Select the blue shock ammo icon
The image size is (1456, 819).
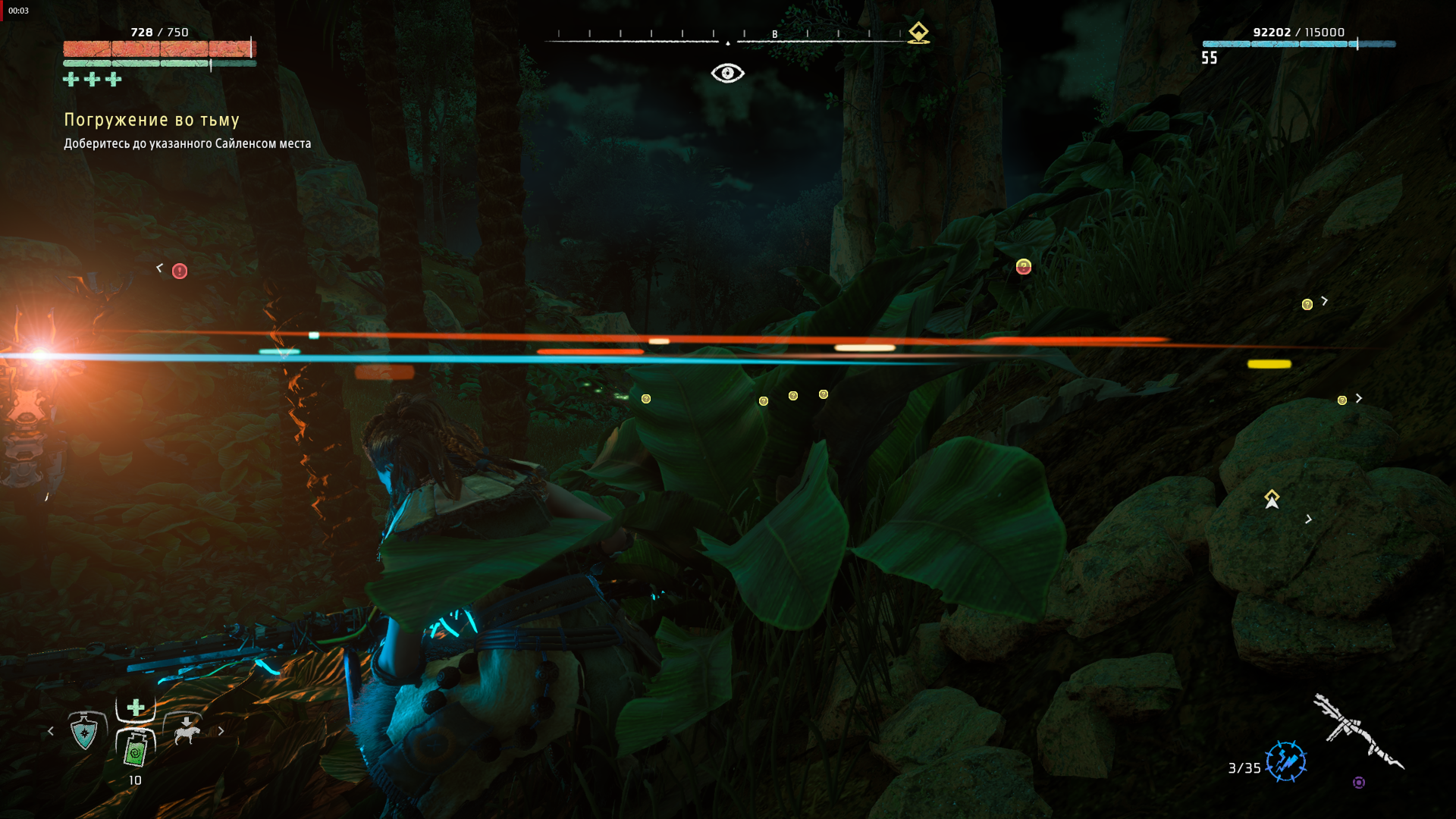[x=1285, y=761]
